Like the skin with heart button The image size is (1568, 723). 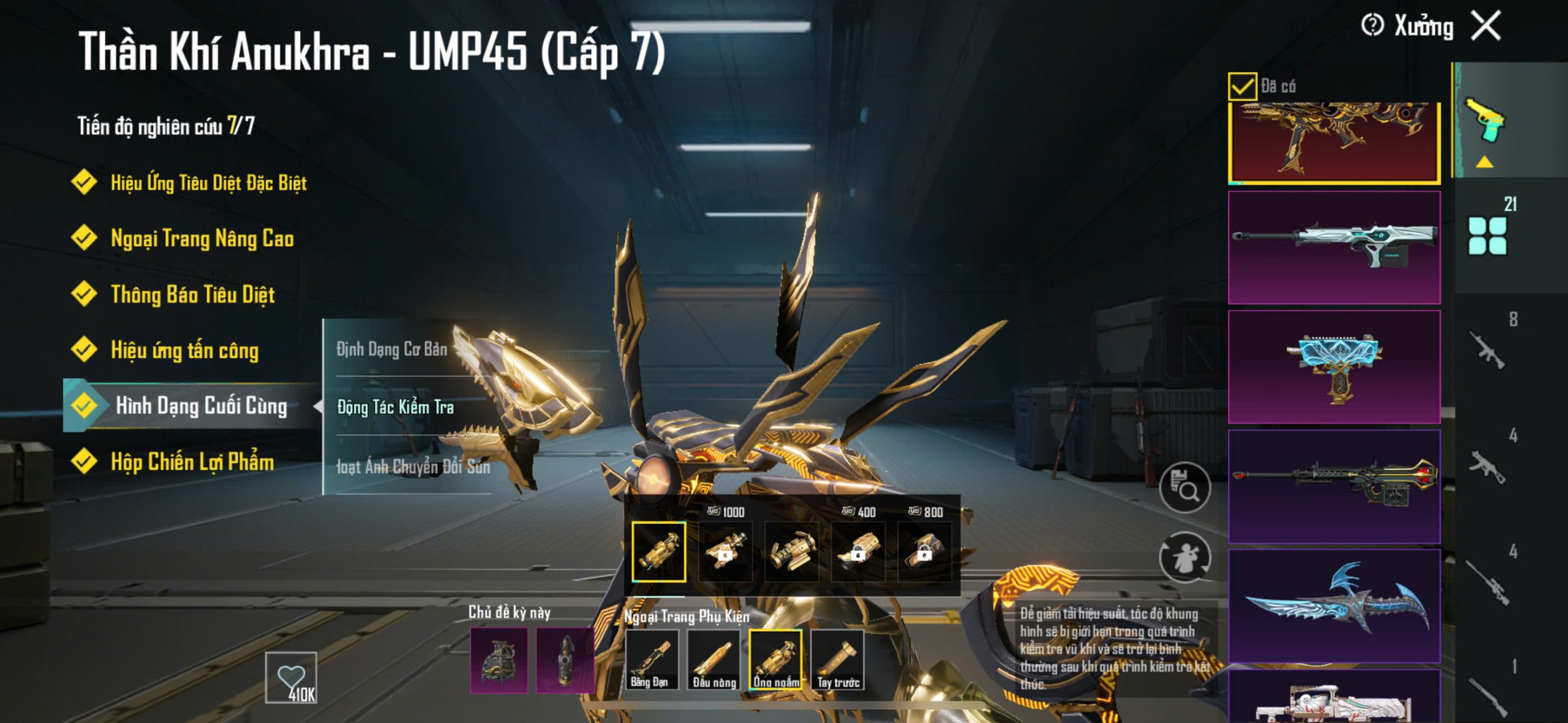pos(291,677)
